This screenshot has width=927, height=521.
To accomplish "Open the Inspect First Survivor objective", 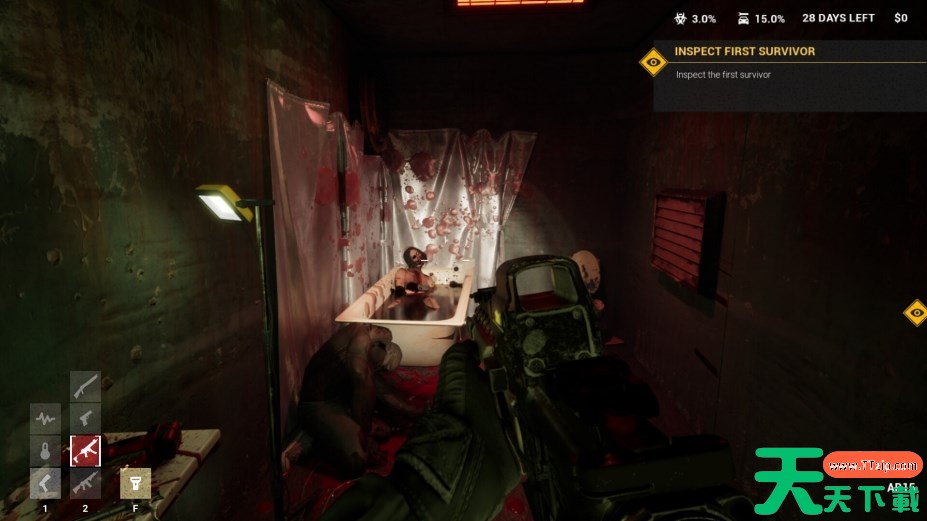I will [x=745, y=51].
